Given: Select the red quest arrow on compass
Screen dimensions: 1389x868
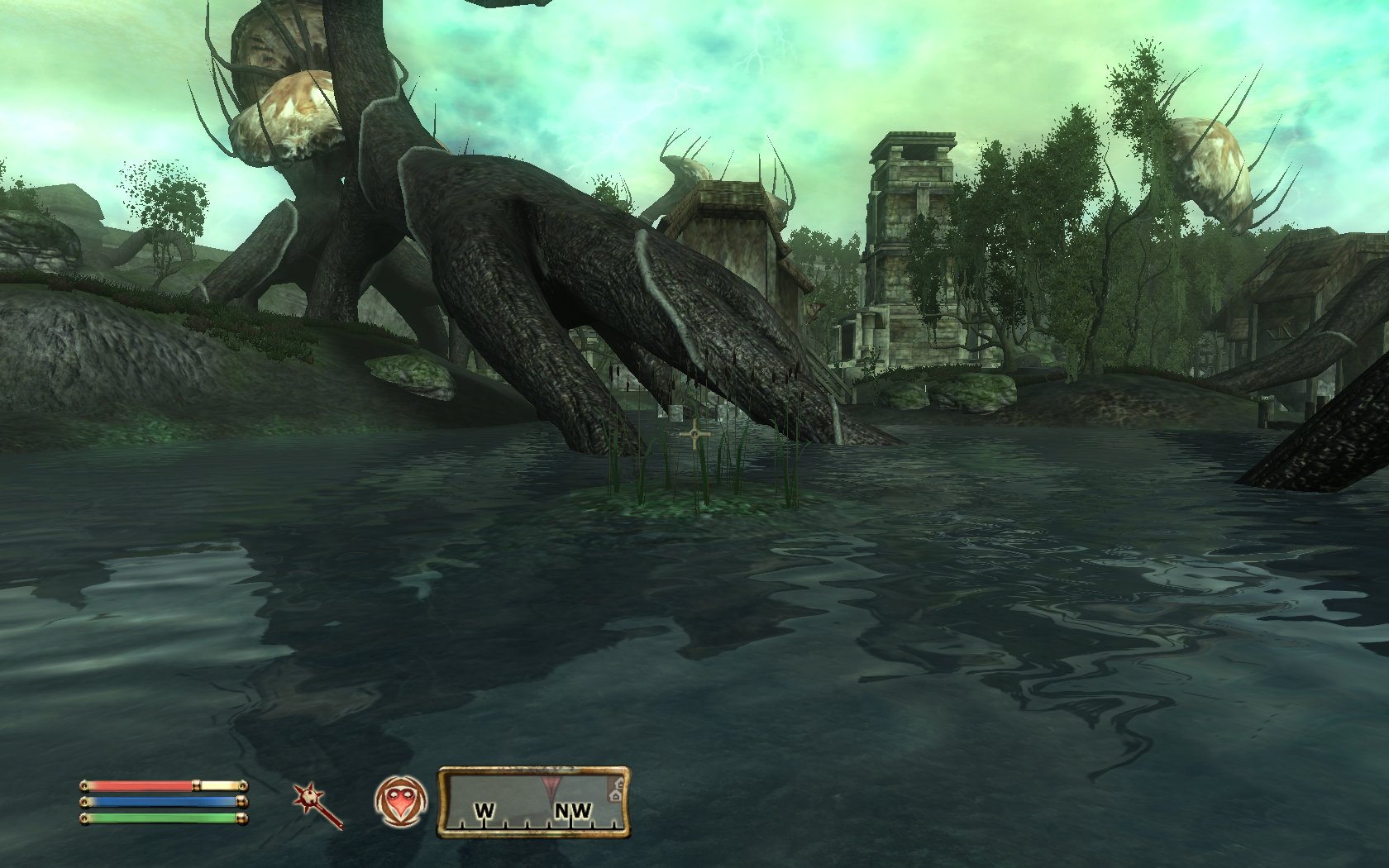Looking at the screenshot, I should tap(550, 783).
